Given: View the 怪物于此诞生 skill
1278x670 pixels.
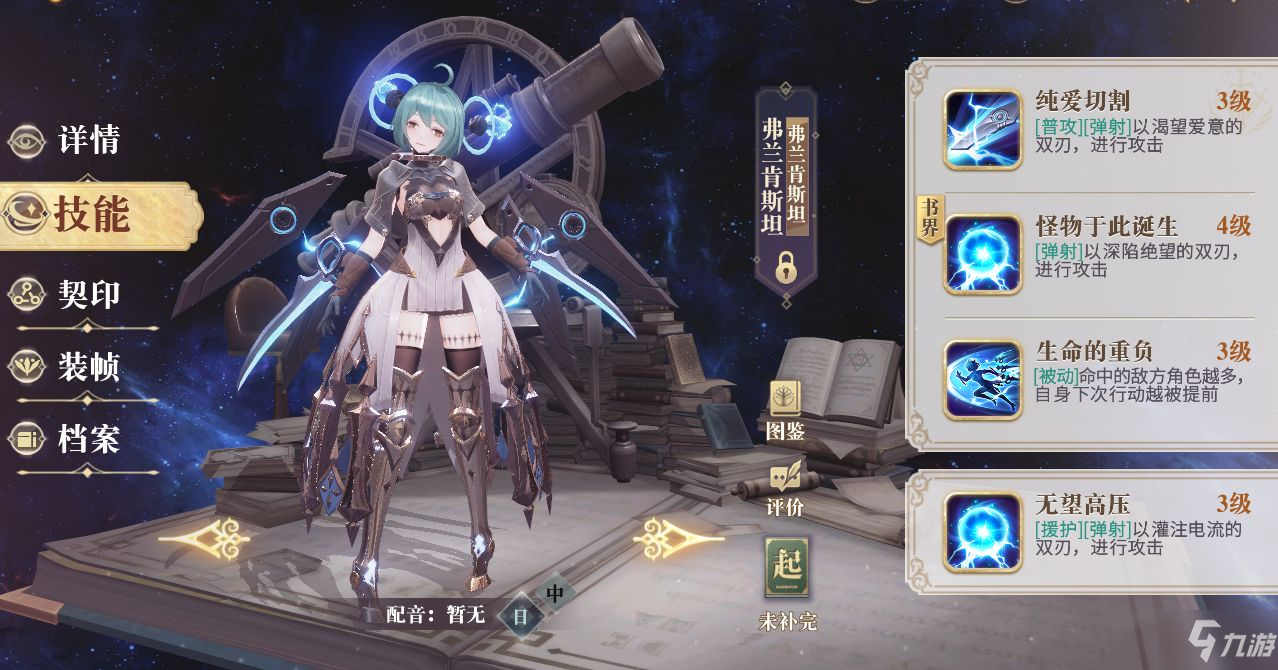Looking at the screenshot, I should tap(982, 255).
